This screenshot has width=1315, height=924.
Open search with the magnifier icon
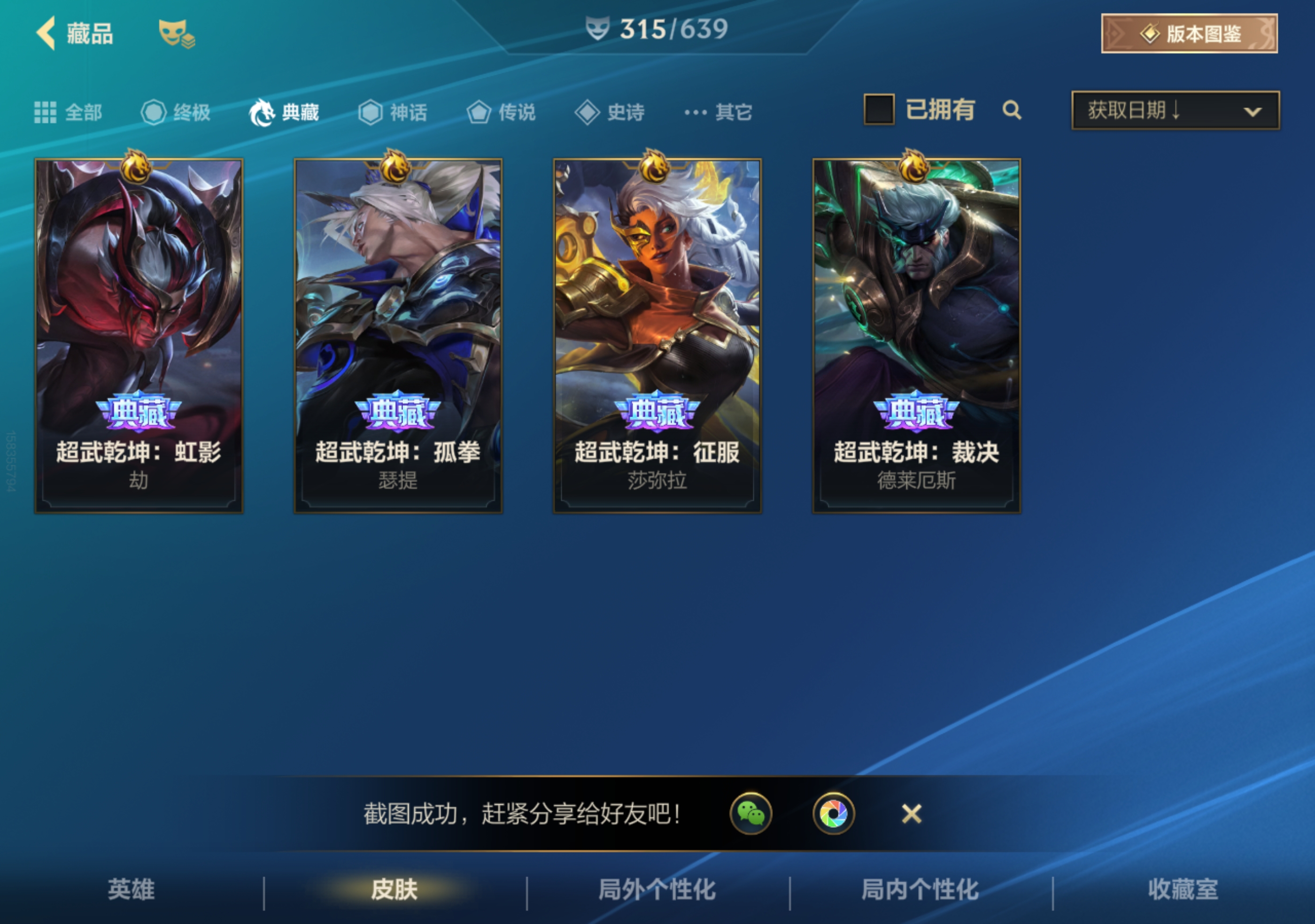(x=1013, y=111)
